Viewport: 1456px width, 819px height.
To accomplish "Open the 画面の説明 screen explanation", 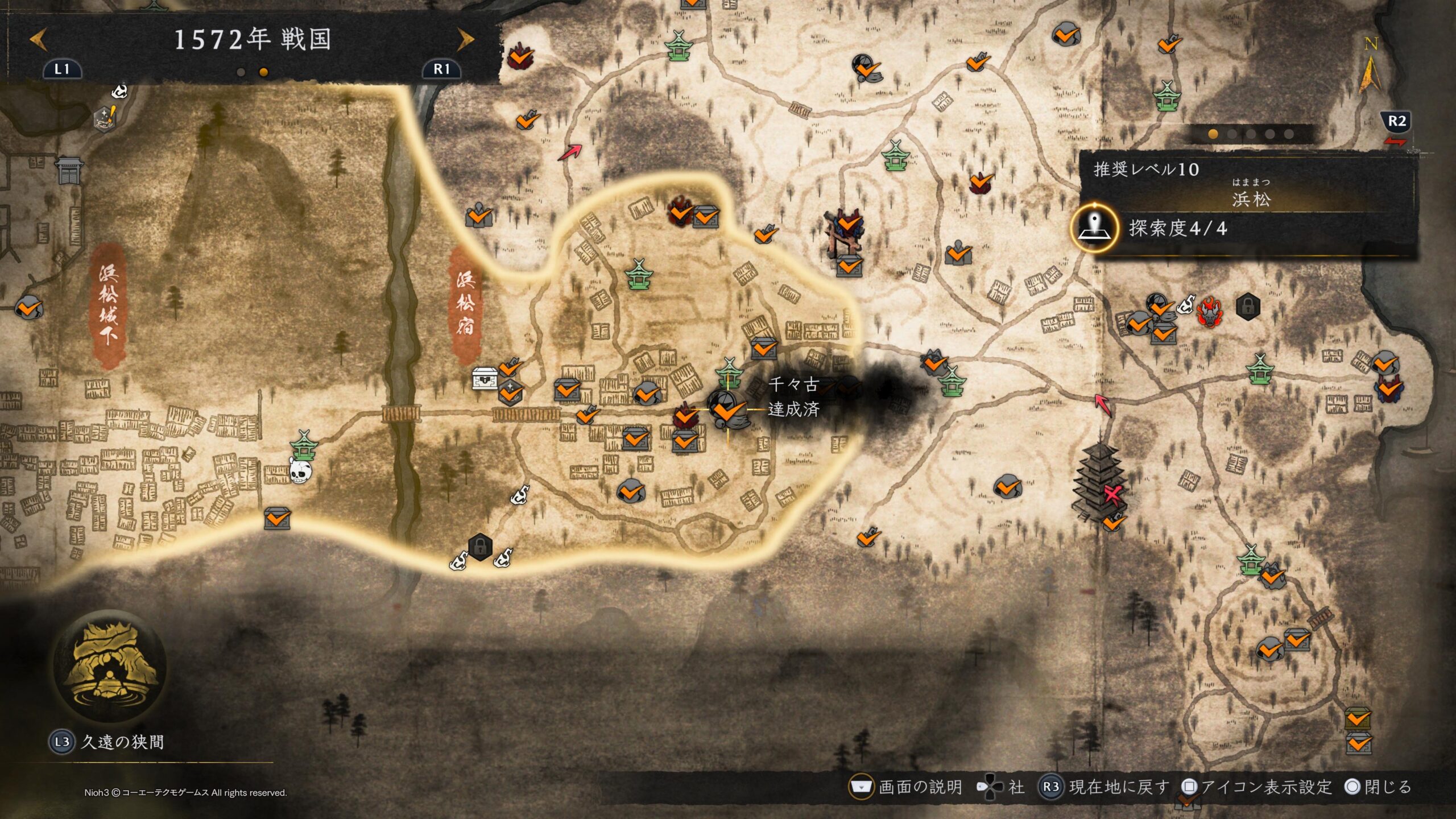I will point(907,787).
